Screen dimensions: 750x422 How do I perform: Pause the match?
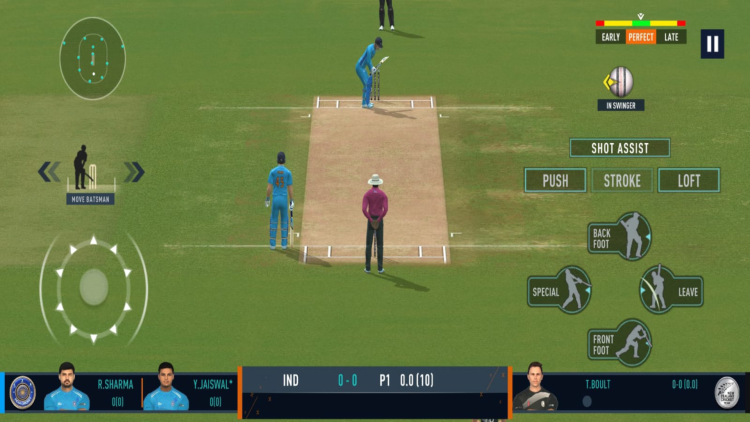tap(711, 43)
